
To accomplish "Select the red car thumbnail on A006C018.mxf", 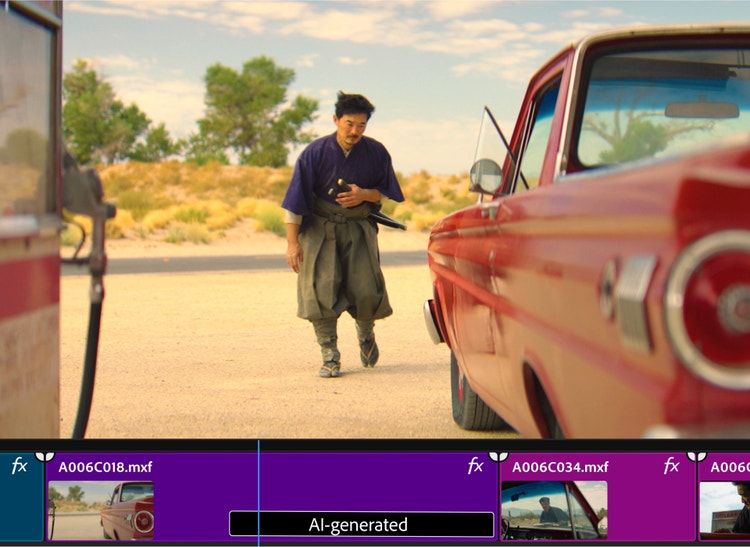I will [100, 510].
